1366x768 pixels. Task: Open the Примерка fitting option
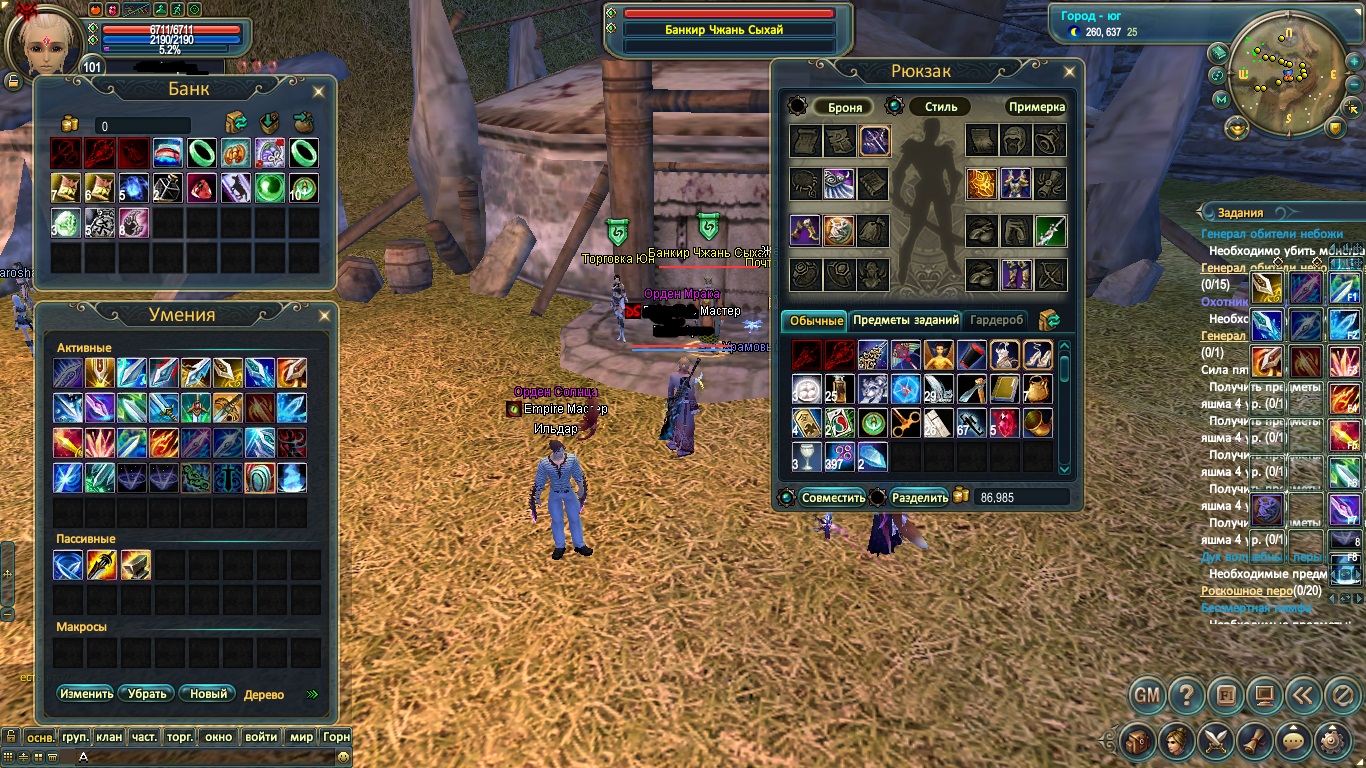pyautogui.click(x=1036, y=107)
